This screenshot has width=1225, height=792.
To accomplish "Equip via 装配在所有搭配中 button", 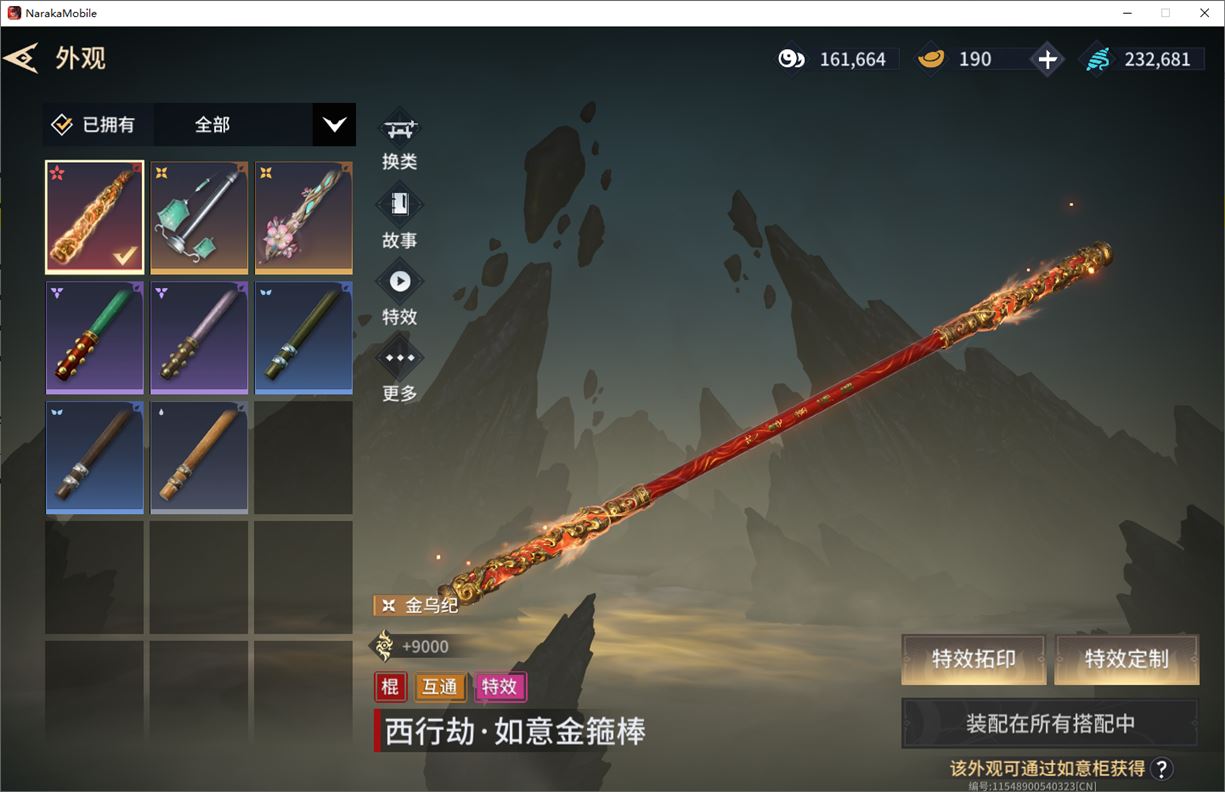I will 1050,723.
